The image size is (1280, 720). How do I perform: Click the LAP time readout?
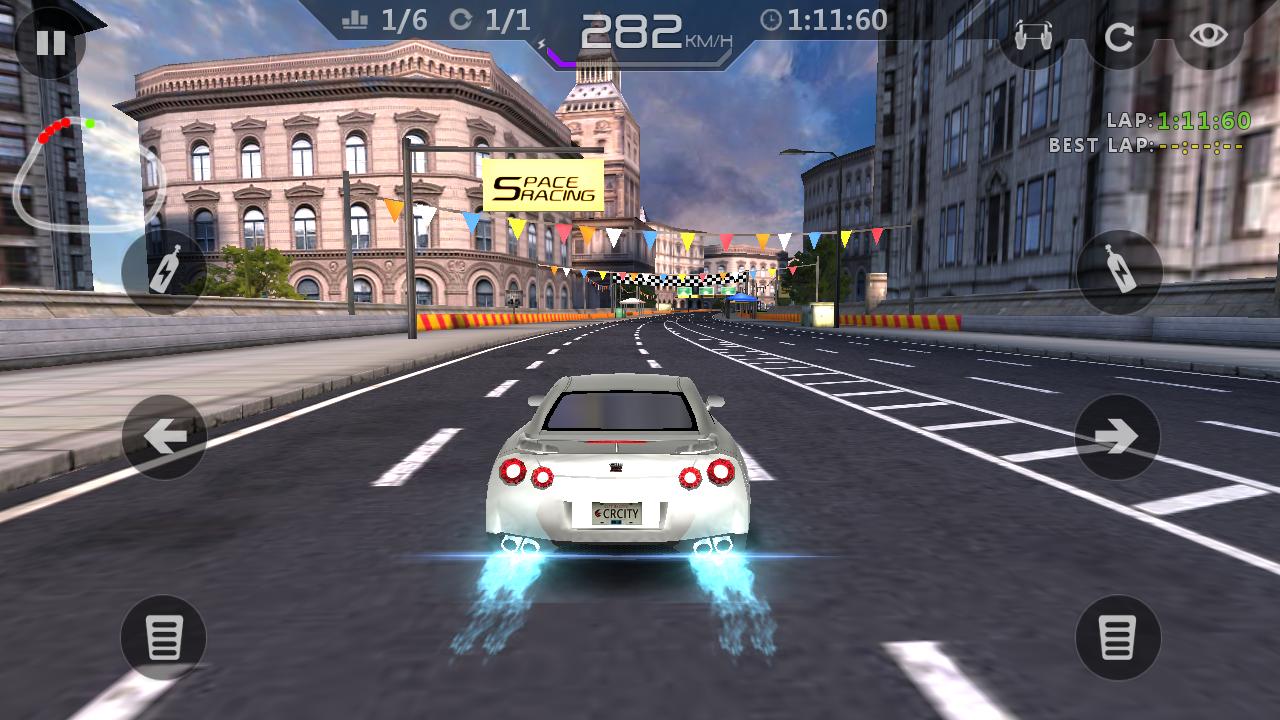tap(1178, 119)
